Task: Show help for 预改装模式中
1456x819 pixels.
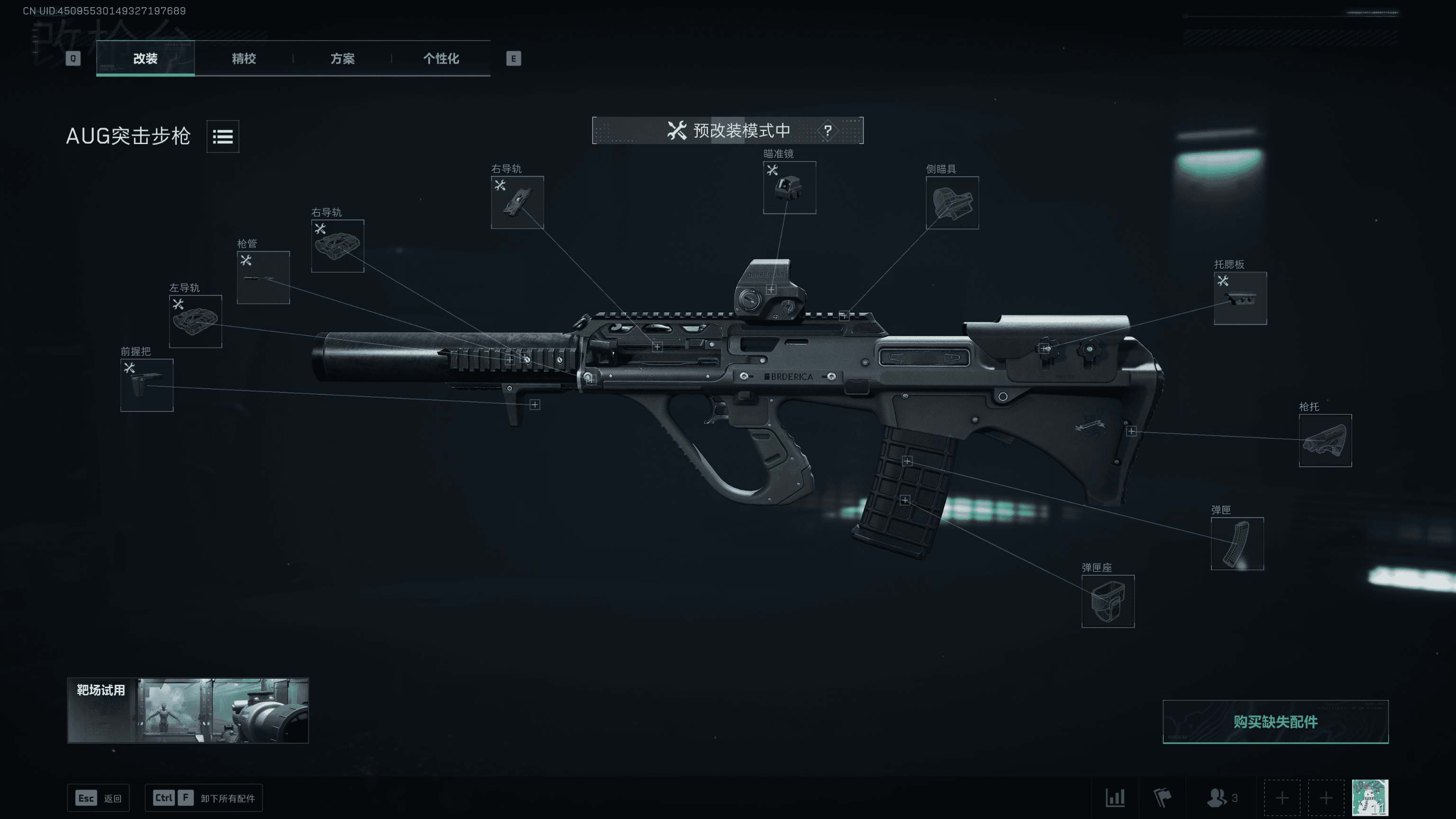Action: pos(828,130)
